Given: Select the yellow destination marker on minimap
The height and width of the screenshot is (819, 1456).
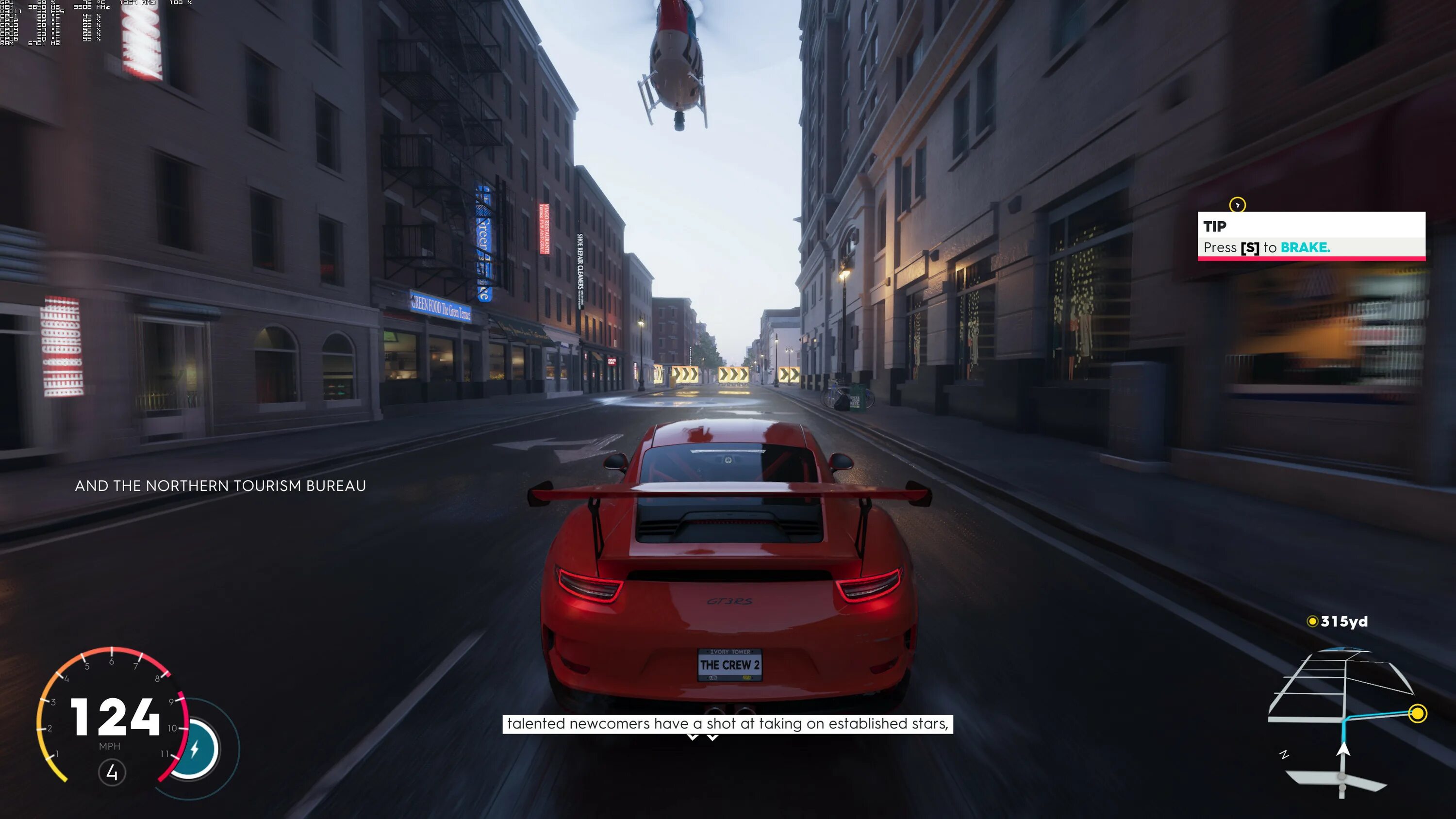Looking at the screenshot, I should 1418,714.
